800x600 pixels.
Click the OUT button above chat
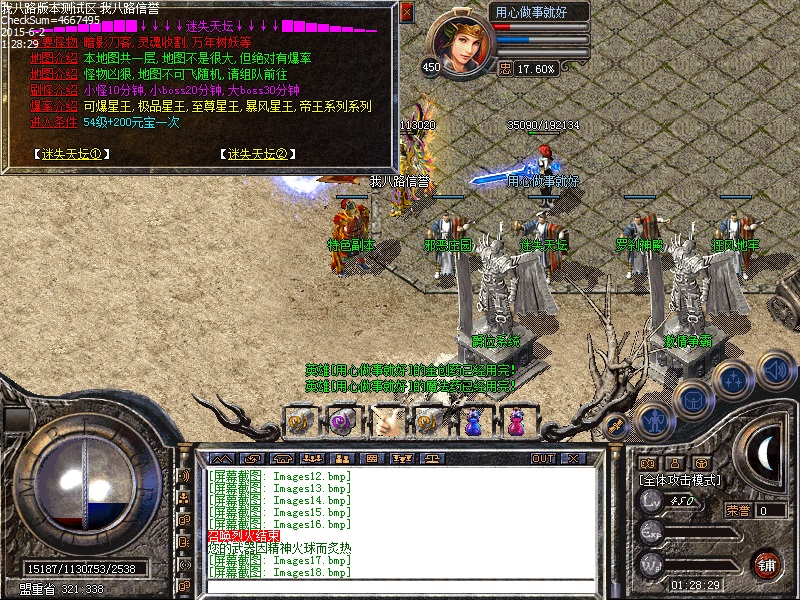(x=542, y=458)
